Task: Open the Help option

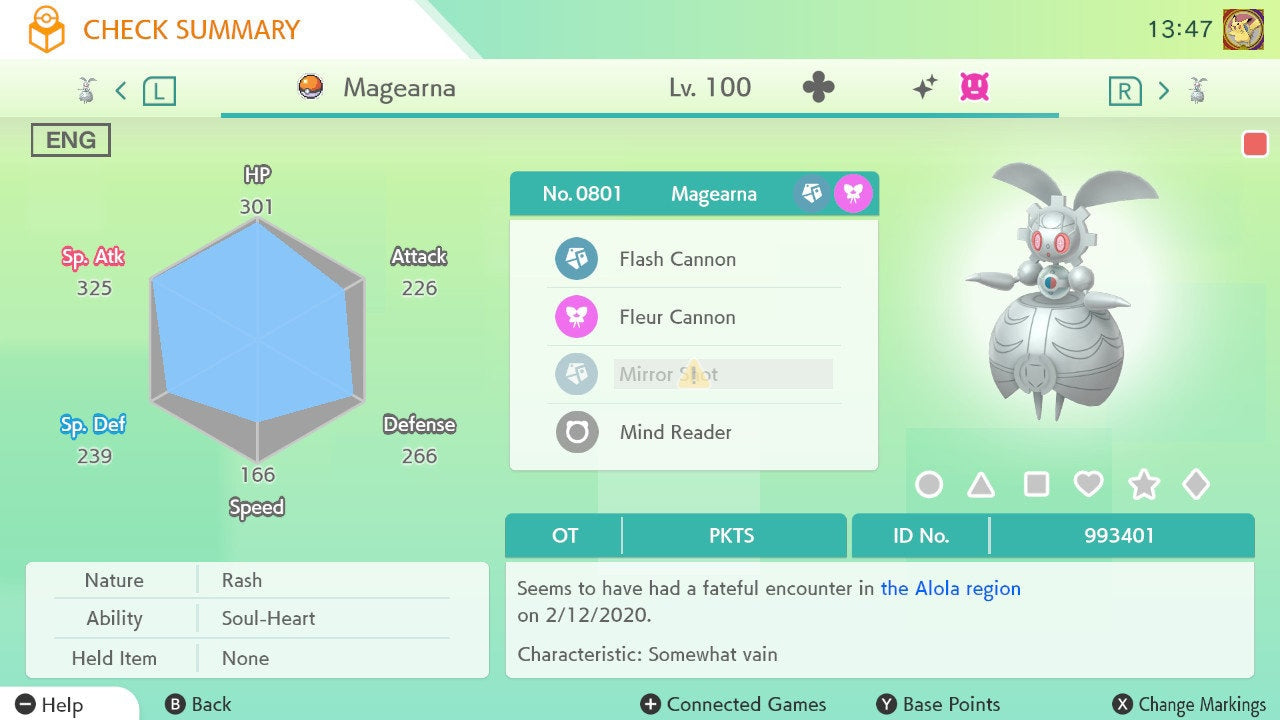Action: pyautogui.click(x=50, y=705)
